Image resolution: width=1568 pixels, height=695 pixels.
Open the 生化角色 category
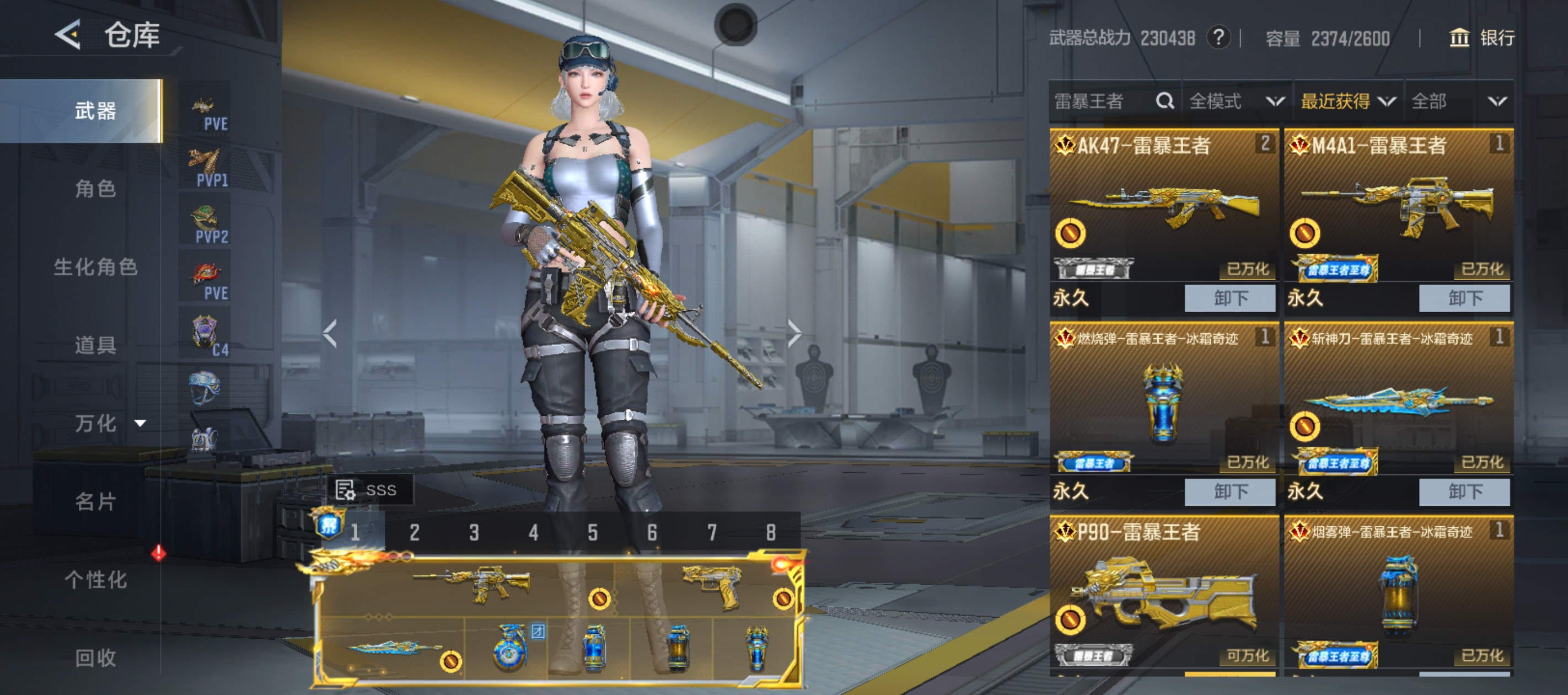pyautogui.click(x=95, y=267)
